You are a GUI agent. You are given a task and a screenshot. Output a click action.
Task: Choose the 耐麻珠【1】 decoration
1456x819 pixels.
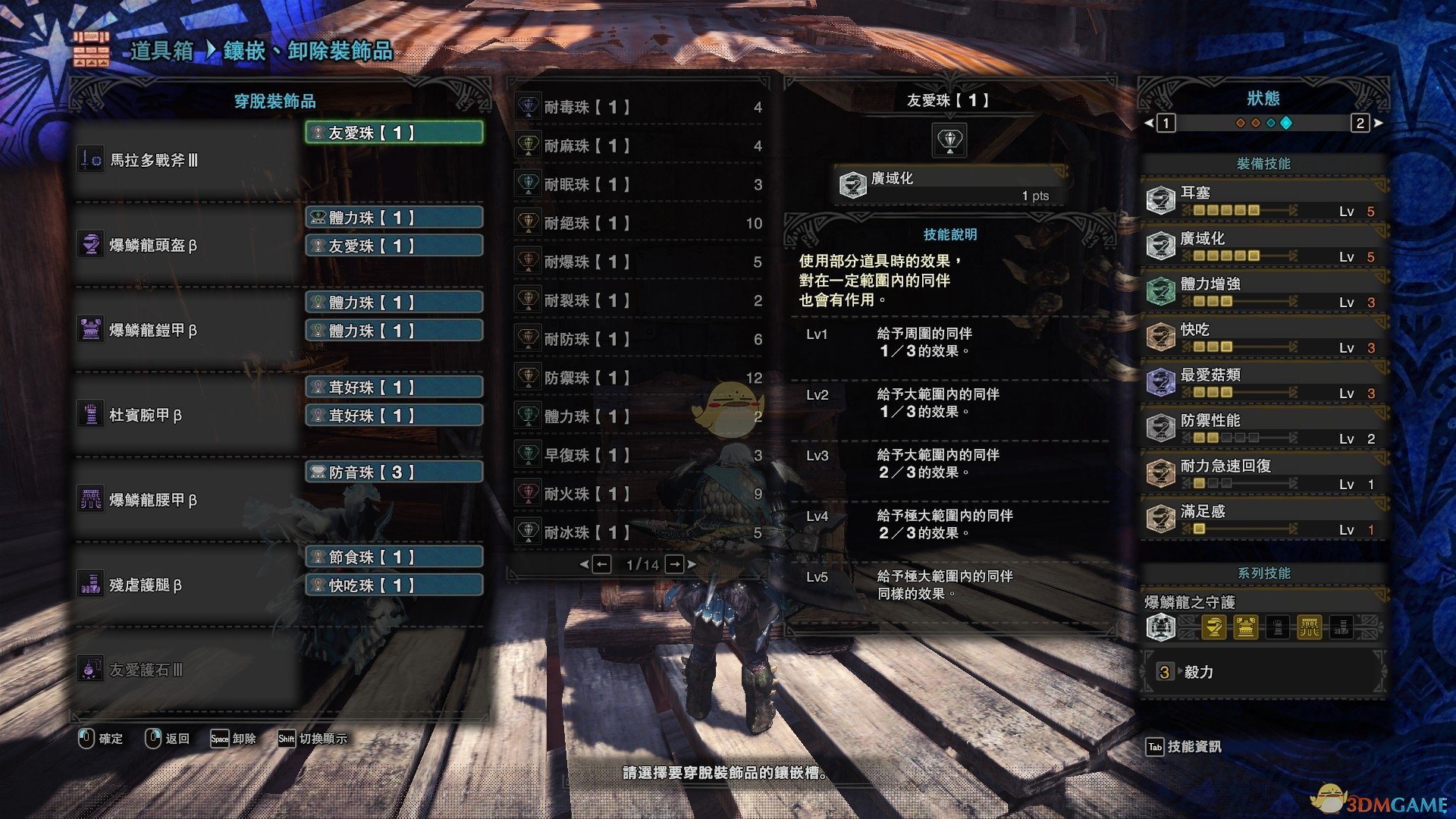click(x=637, y=146)
